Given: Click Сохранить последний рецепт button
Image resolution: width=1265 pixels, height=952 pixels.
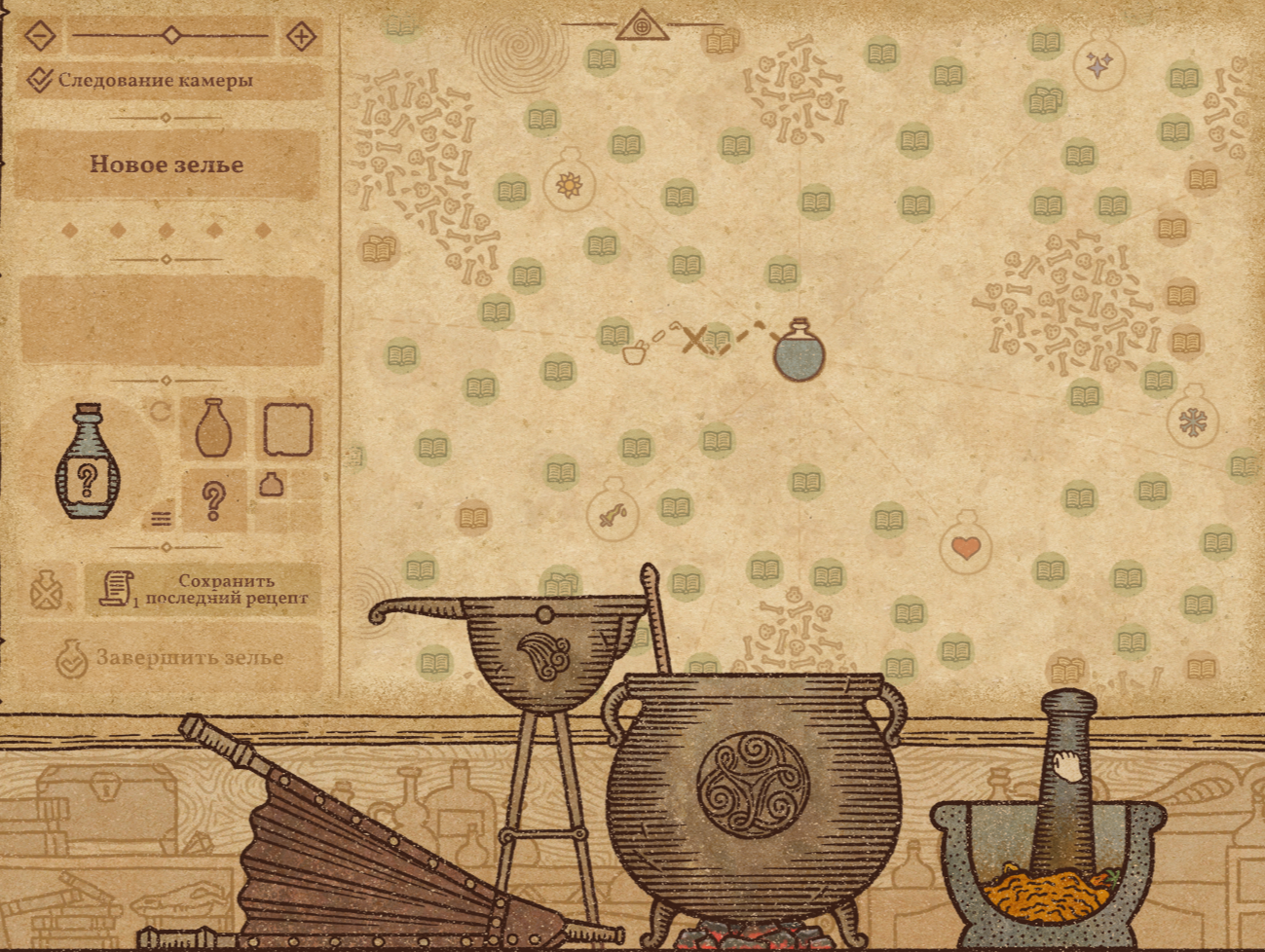Looking at the screenshot, I should click(204, 590).
